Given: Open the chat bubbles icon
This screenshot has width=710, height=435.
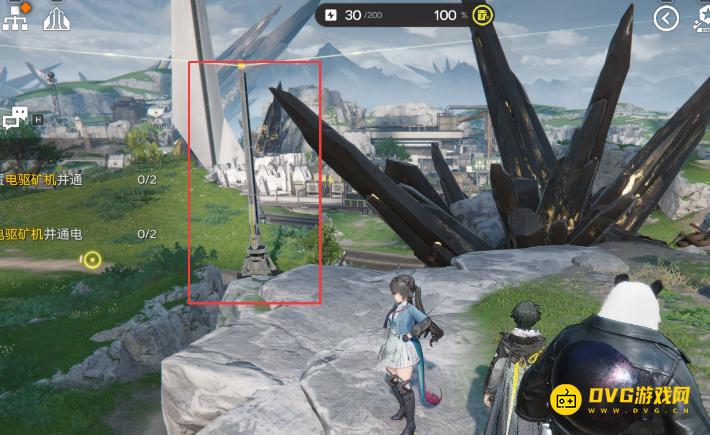Looking at the screenshot, I should pos(15,120).
